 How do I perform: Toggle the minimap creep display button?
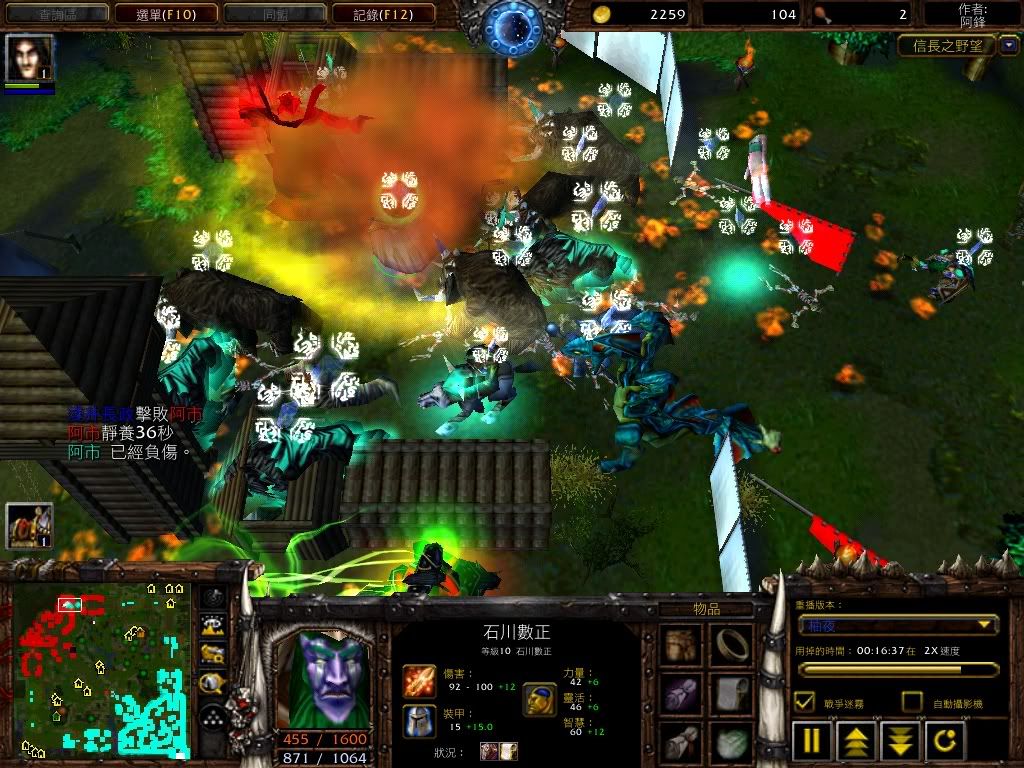pyautogui.click(x=212, y=685)
